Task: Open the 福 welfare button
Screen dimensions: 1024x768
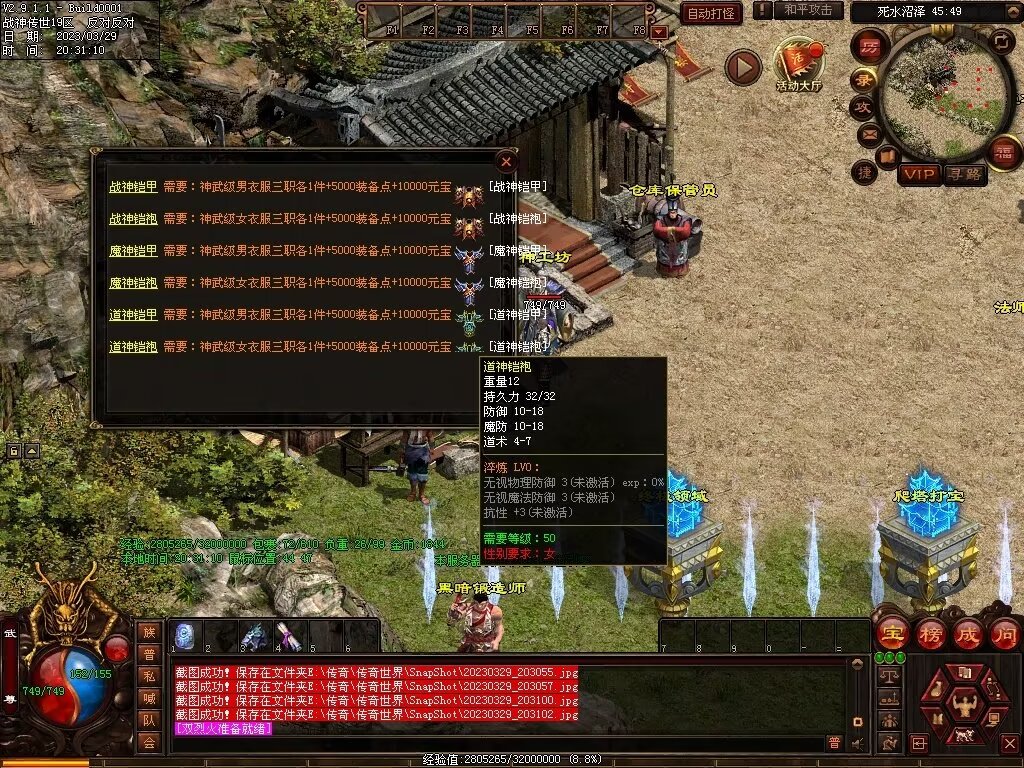Action: point(1003,152)
